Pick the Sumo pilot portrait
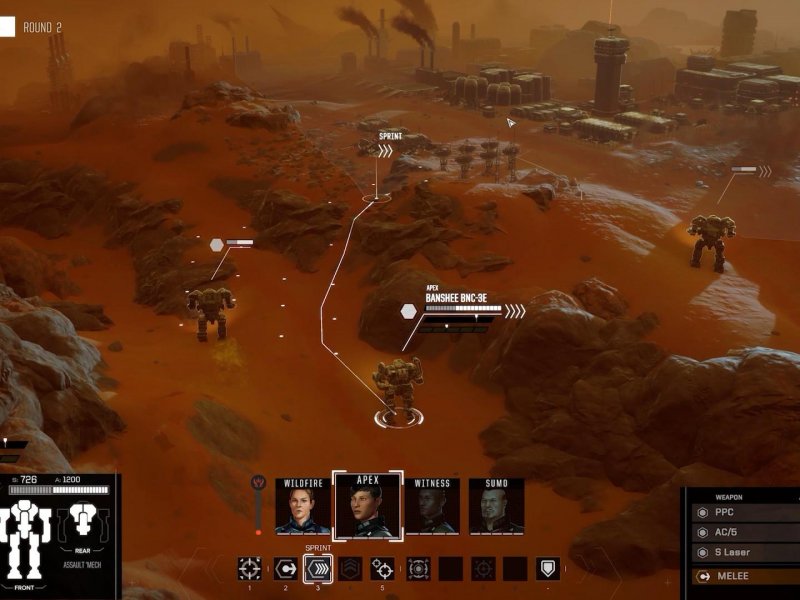Screen dimensions: 800x600 click(496, 506)
